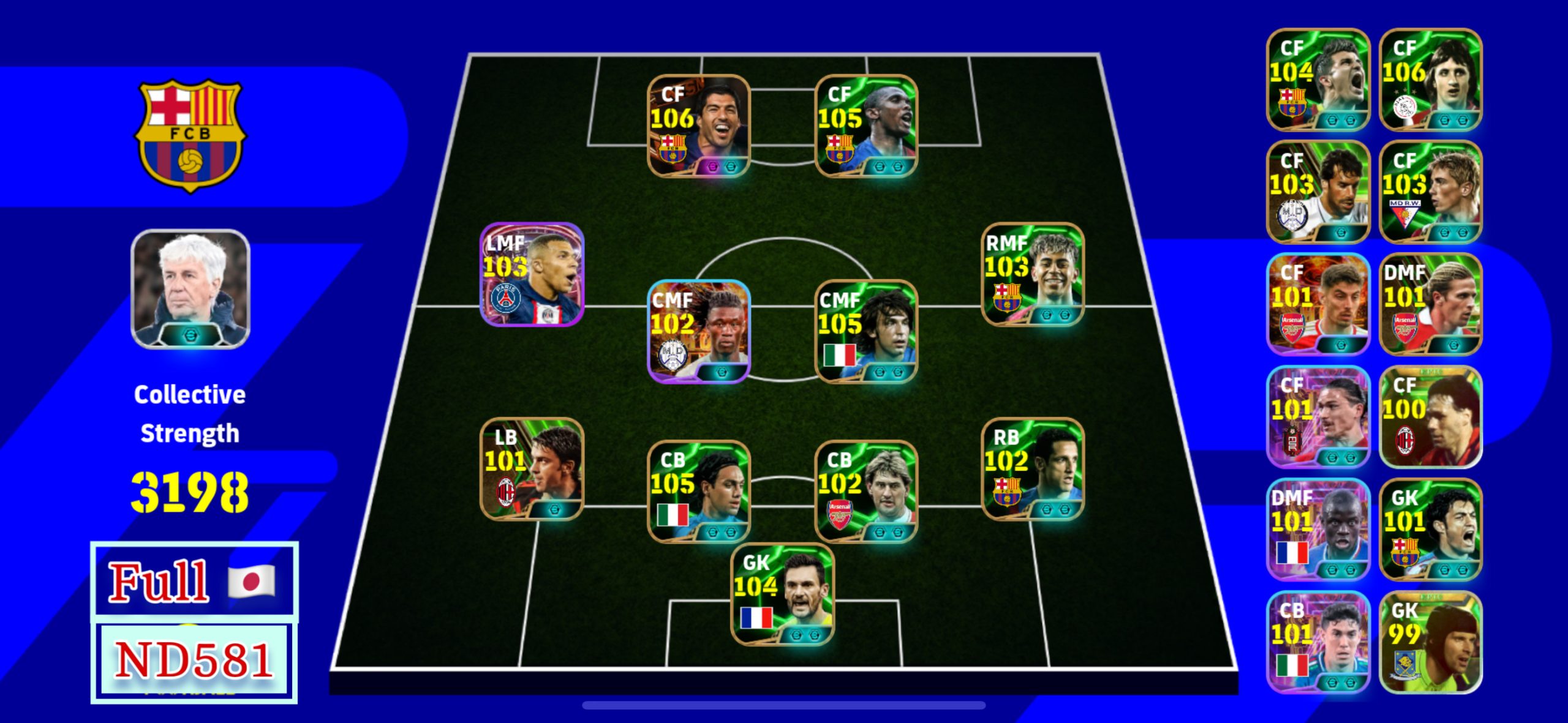Screen dimensions: 1568x723
Task: Pick the substitute GK 99 goalkeeper card
Action: pos(1431,642)
